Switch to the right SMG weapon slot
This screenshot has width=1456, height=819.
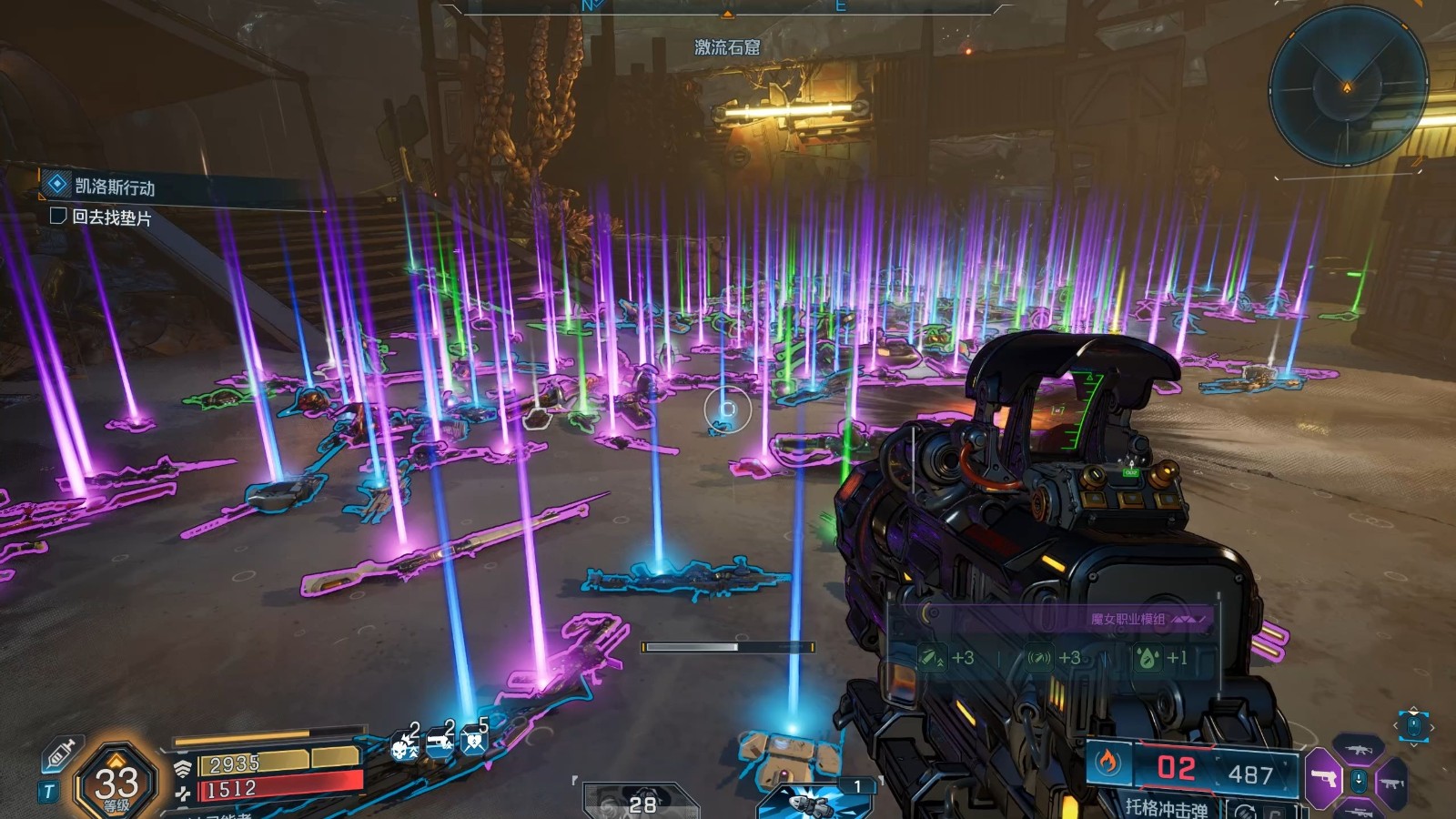1391,782
